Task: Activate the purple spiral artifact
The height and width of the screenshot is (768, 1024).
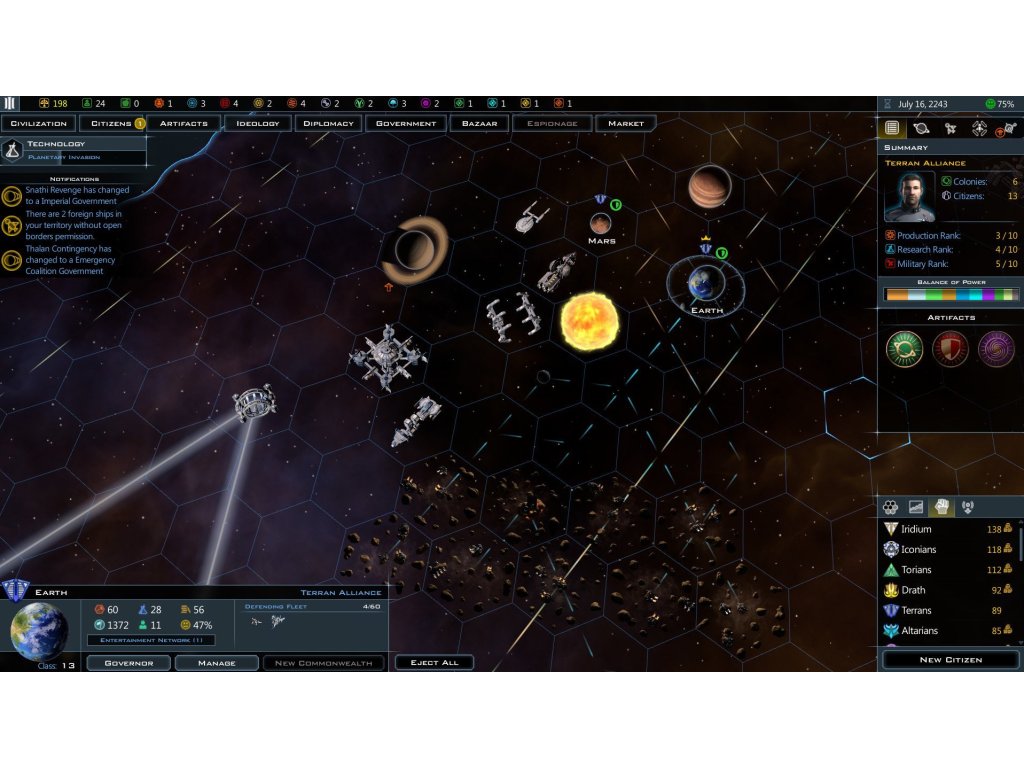Action: tap(996, 349)
